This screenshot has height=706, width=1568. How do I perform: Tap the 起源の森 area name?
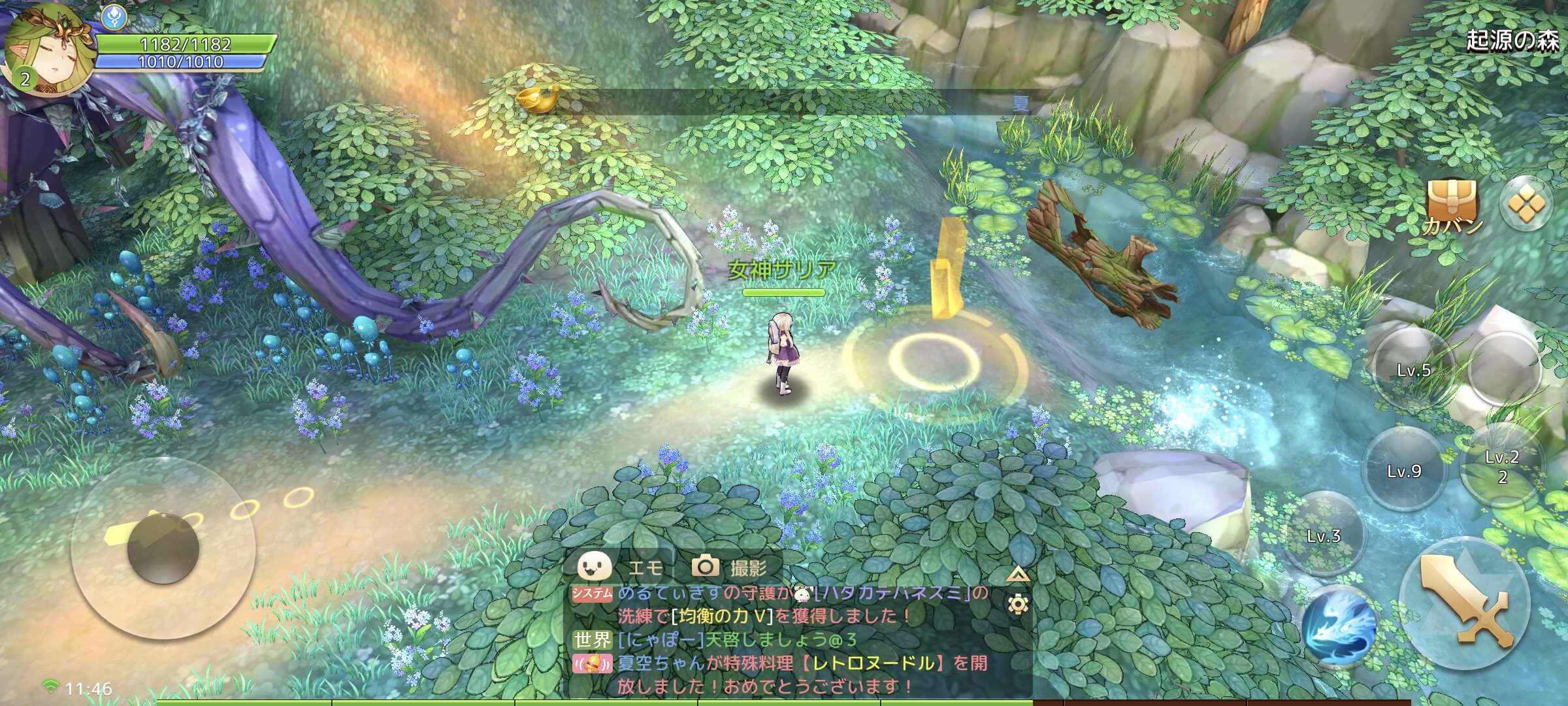1512,41
